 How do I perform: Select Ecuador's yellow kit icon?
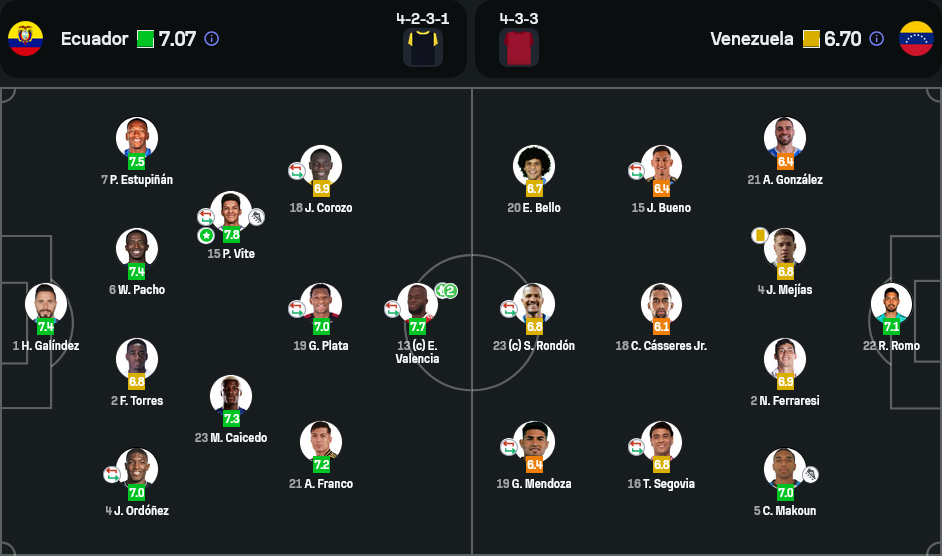pos(423,47)
